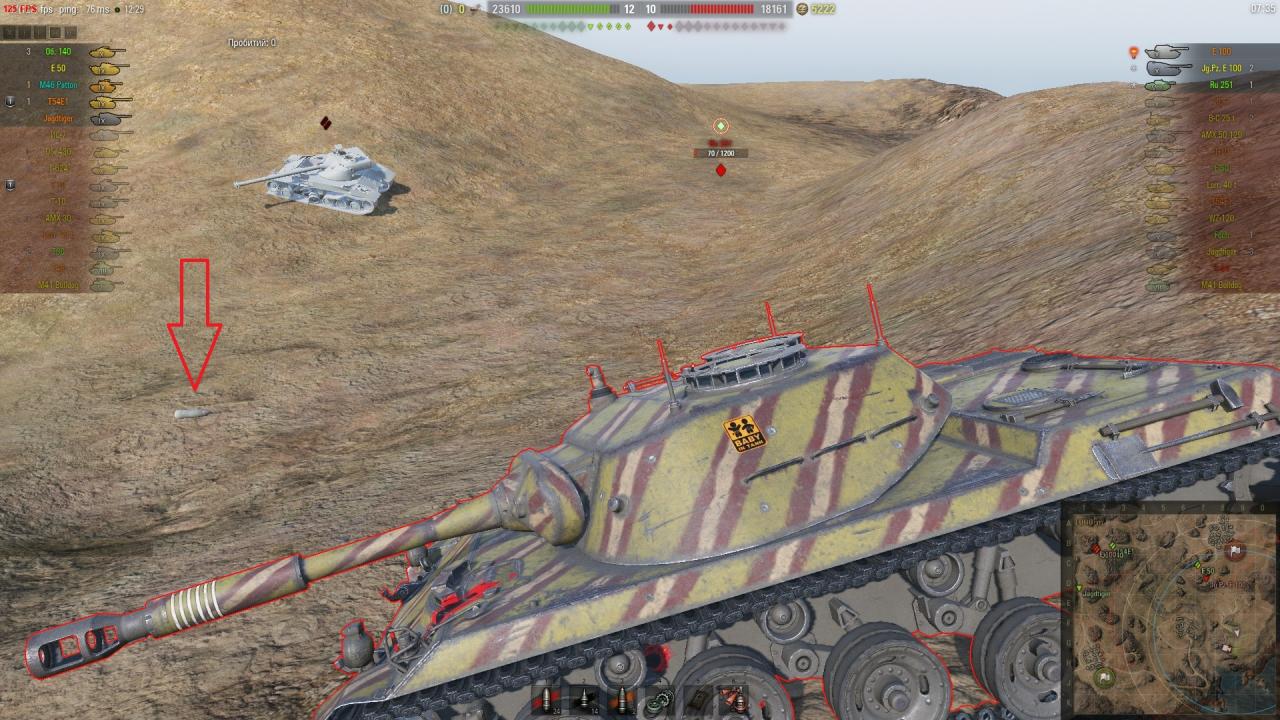Pick the enemy M41 Bulldog row
Image resolution: width=1280 pixels, height=720 pixels.
tap(1218, 285)
